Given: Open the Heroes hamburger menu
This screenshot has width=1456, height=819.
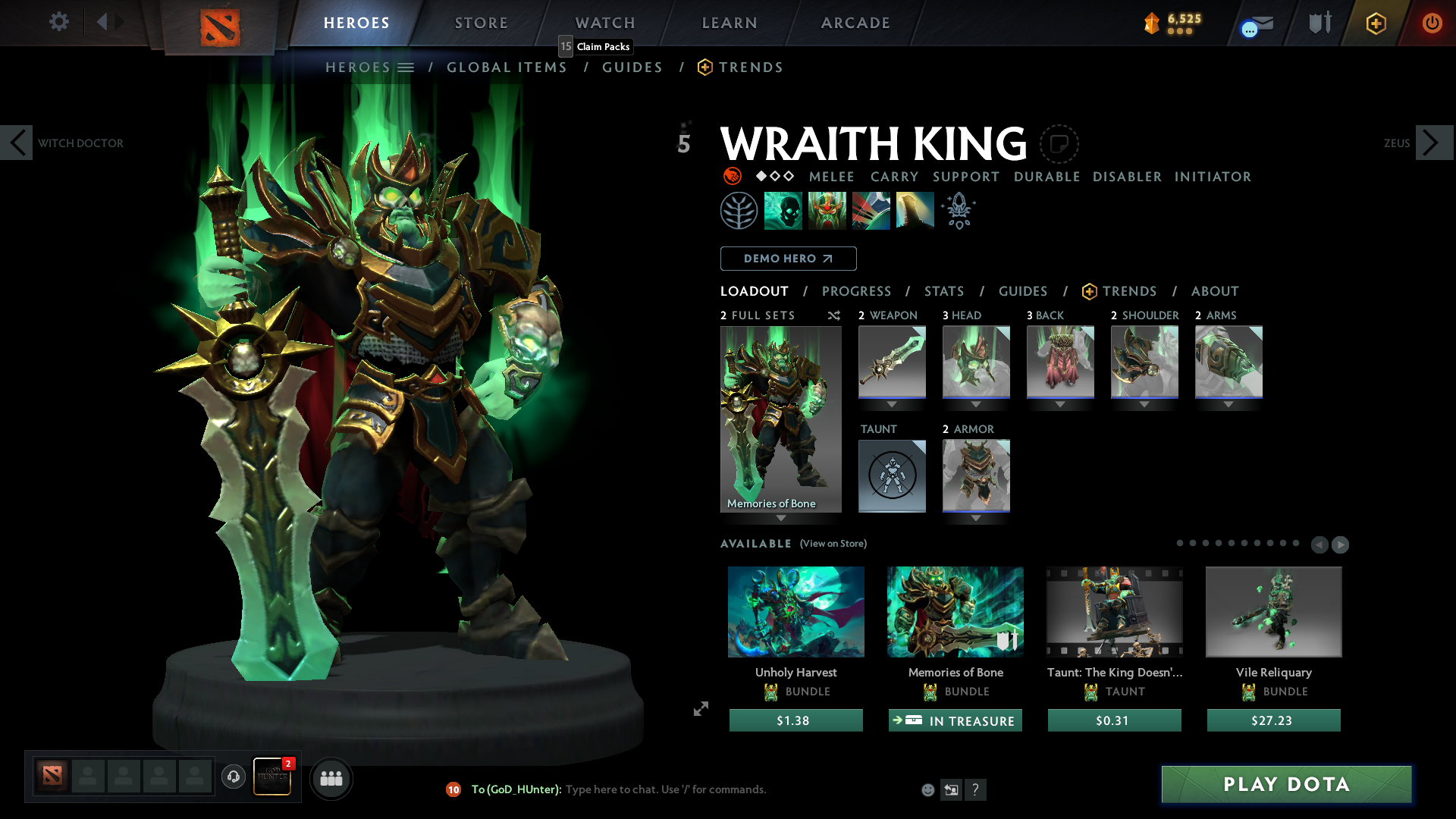Looking at the screenshot, I should (x=406, y=67).
